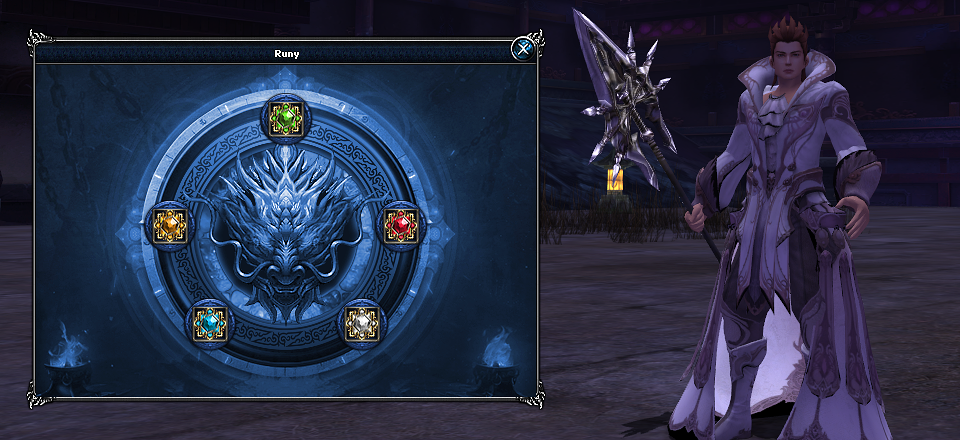Close the Runy window
This screenshot has width=960, height=440.
[522, 49]
